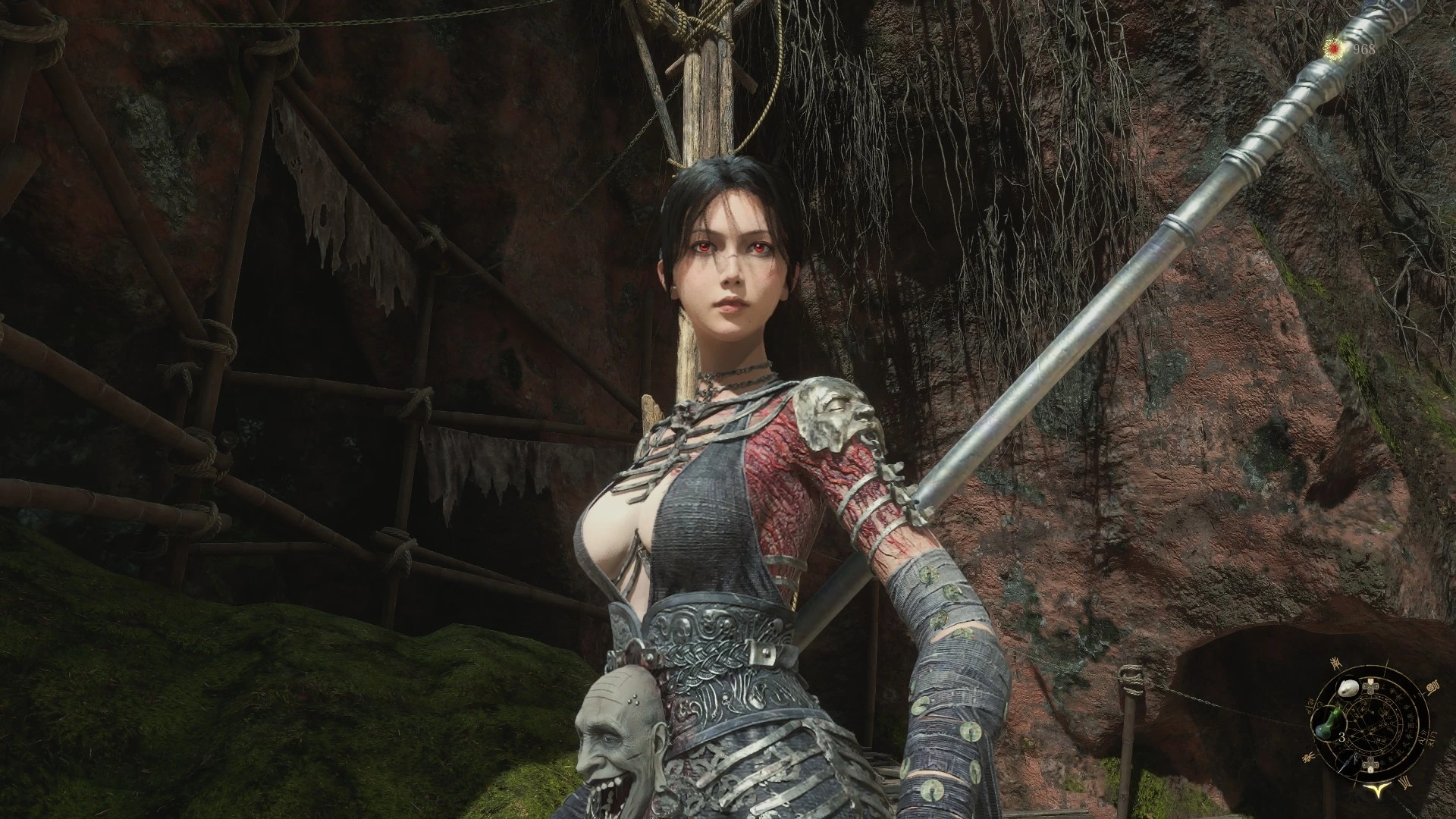Click the red mercury currency icon
Image resolution: width=1456 pixels, height=819 pixels.
1333,48
